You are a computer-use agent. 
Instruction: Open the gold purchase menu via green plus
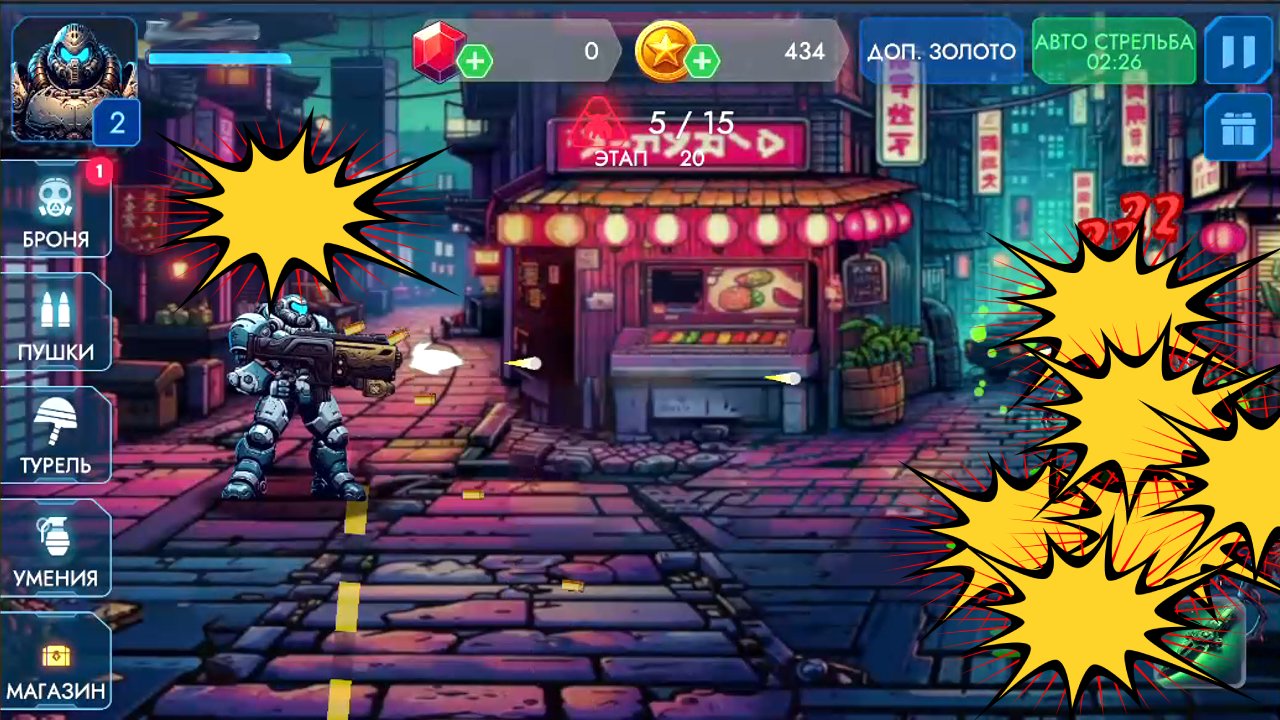click(707, 60)
